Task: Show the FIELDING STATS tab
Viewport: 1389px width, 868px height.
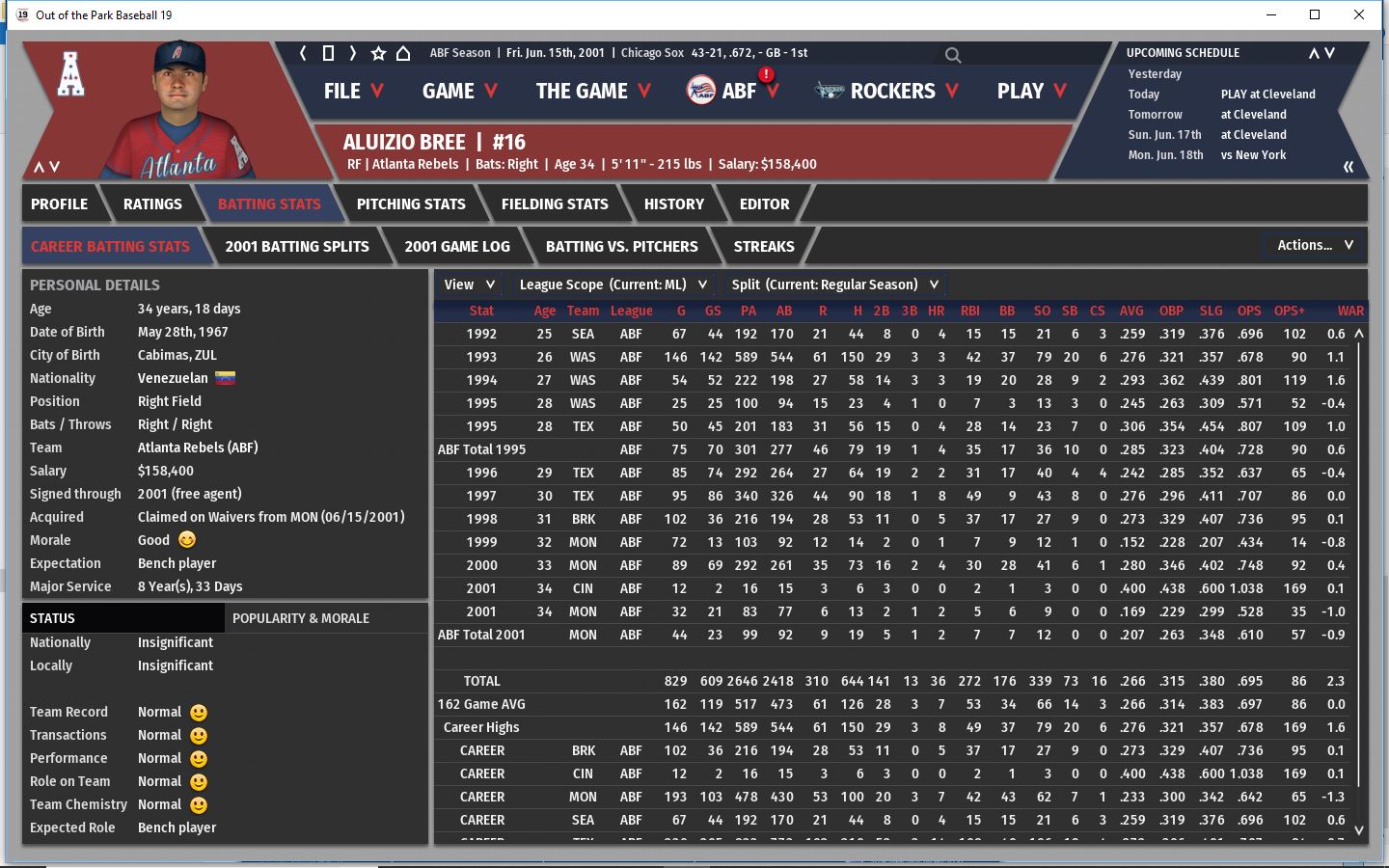Action: click(x=555, y=204)
